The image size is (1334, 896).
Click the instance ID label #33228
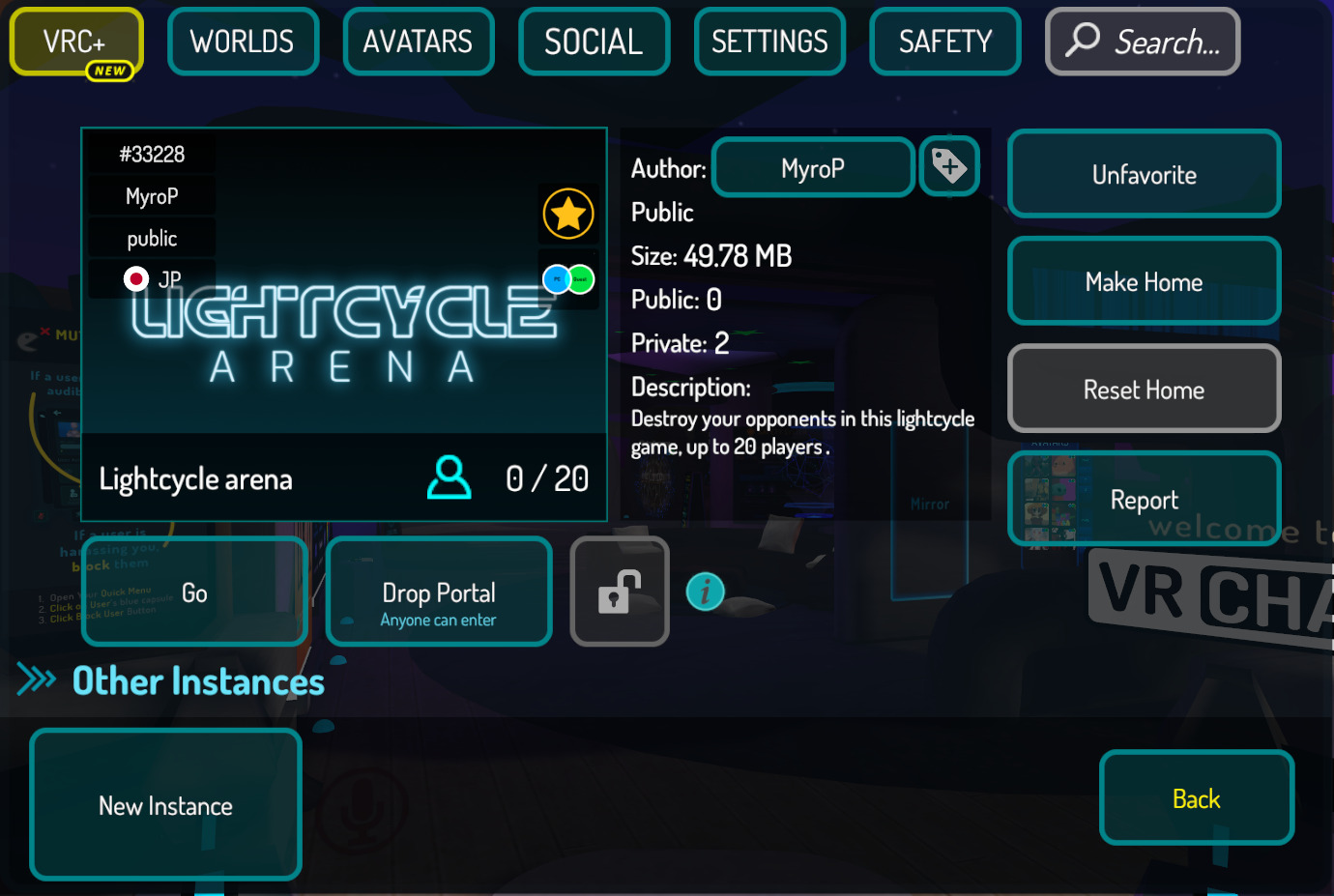[150, 153]
